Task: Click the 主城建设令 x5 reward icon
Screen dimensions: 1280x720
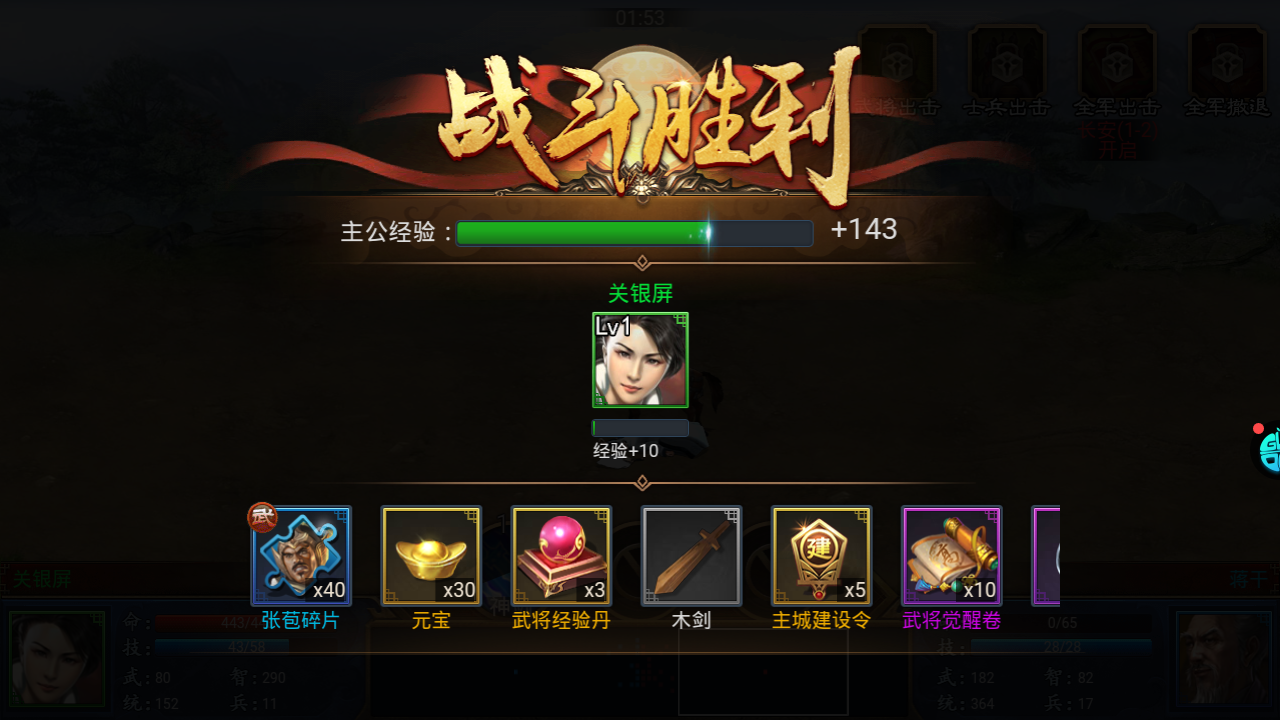Action: coord(820,556)
